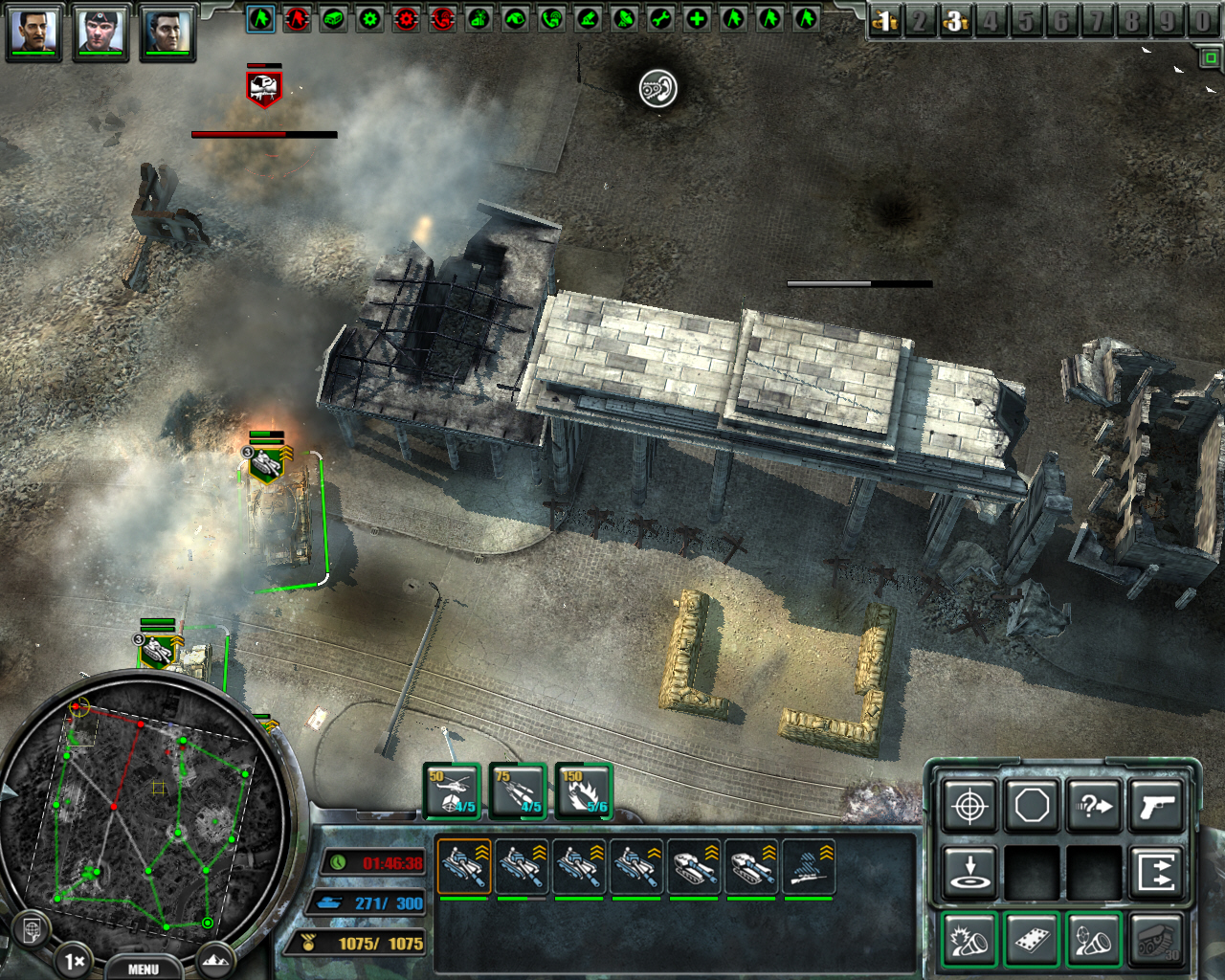Click the double-arrow bracket command button
This screenshot has width=1225, height=980.
[1156, 872]
